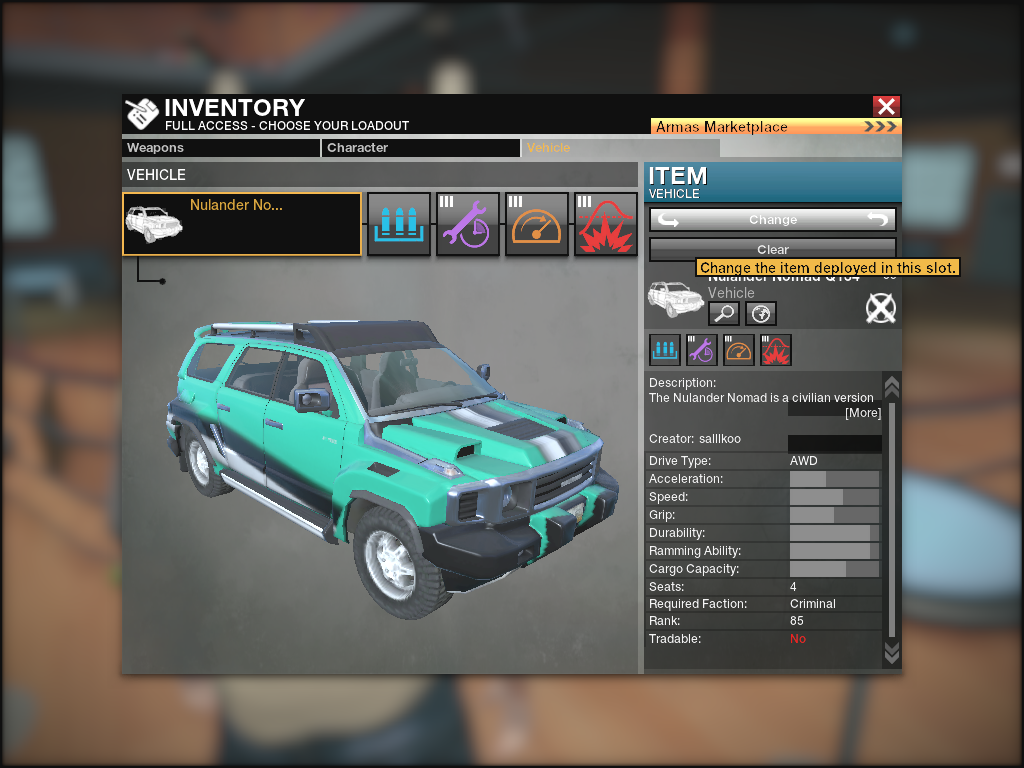Image resolution: width=1024 pixels, height=768 pixels.
Task: Select the large orange speedometer mod slot
Action: pyautogui.click(x=537, y=224)
